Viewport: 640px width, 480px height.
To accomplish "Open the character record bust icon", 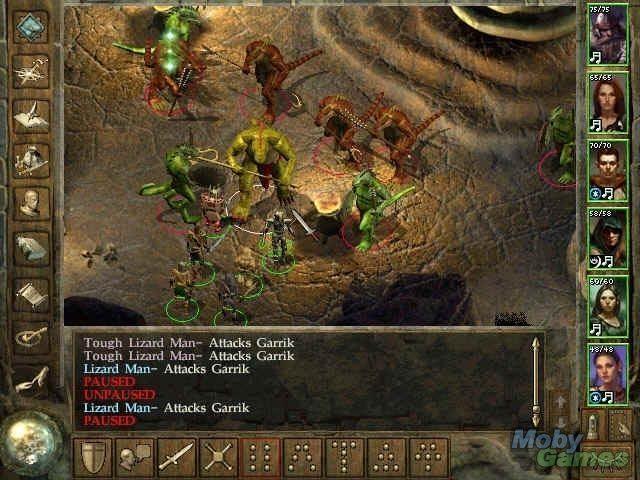I will point(32,202).
